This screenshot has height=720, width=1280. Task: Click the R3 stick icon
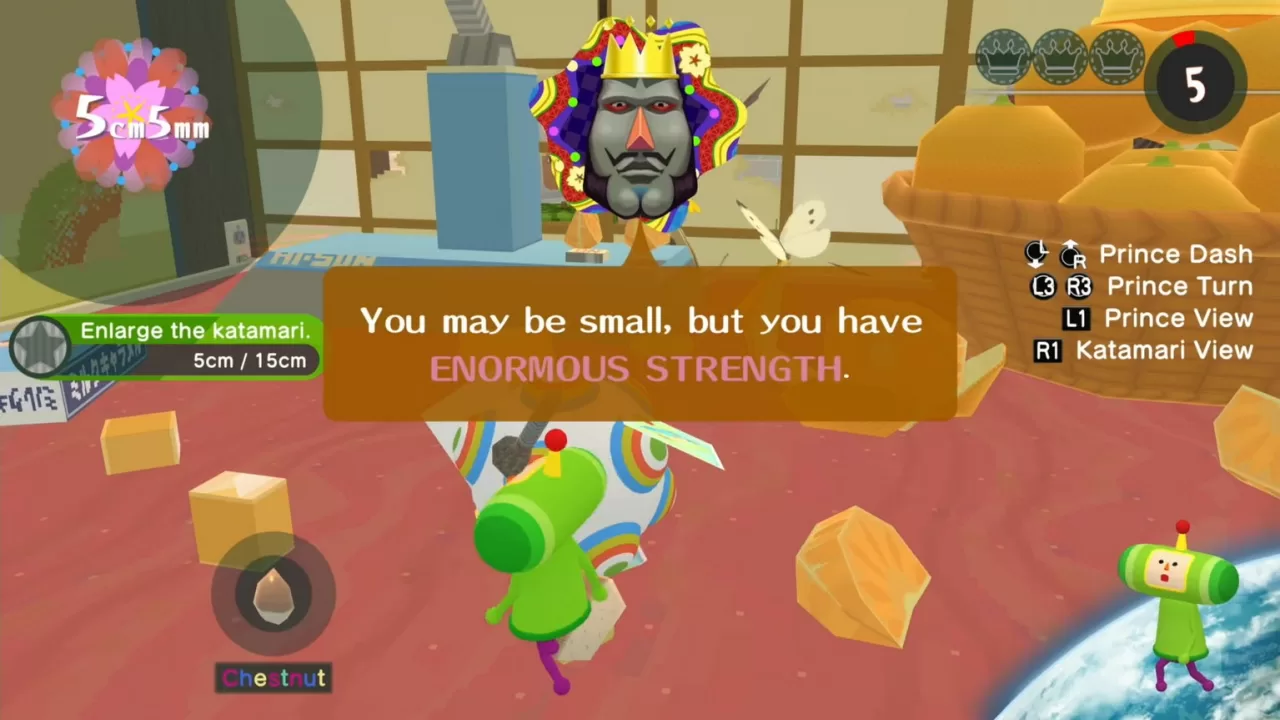1077,287
